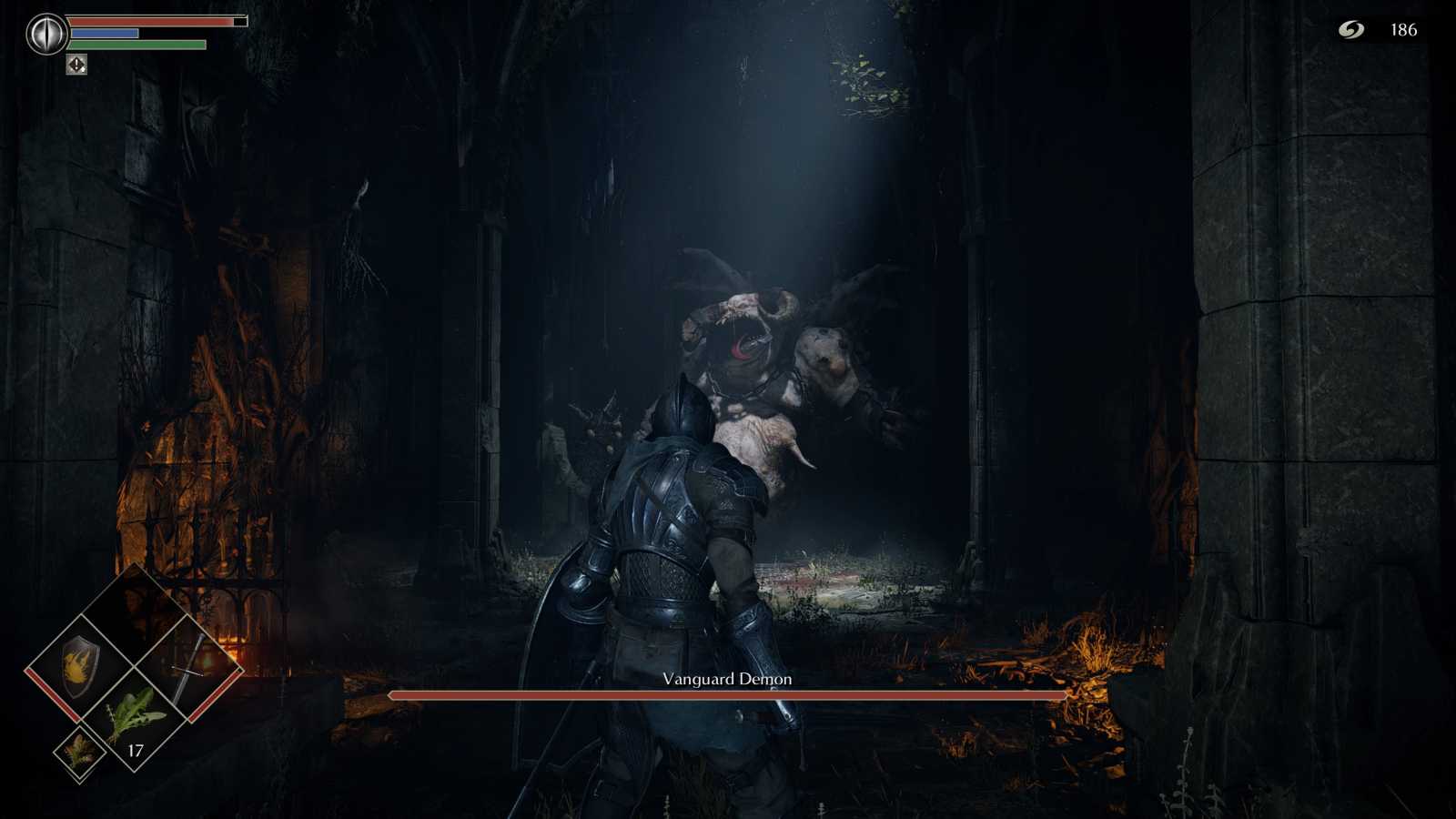This screenshot has width=1456, height=819.
Task: Click the green stamina bar
Action: [136, 42]
